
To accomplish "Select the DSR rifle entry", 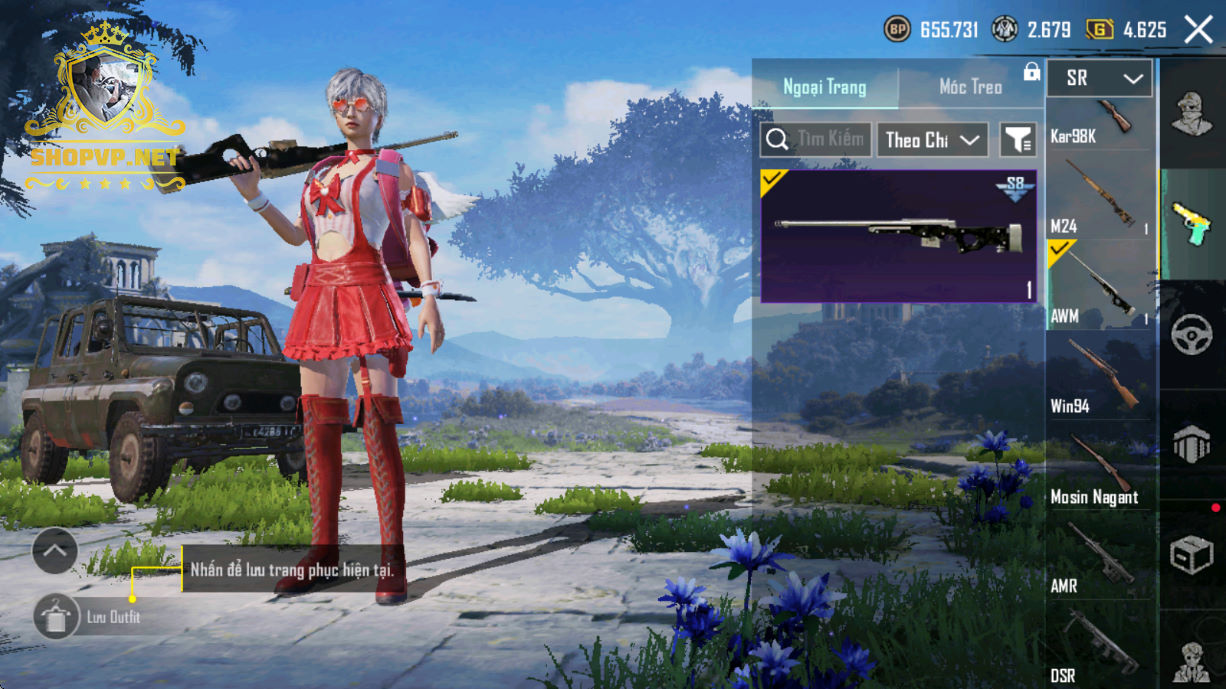I will click(x=1100, y=646).
